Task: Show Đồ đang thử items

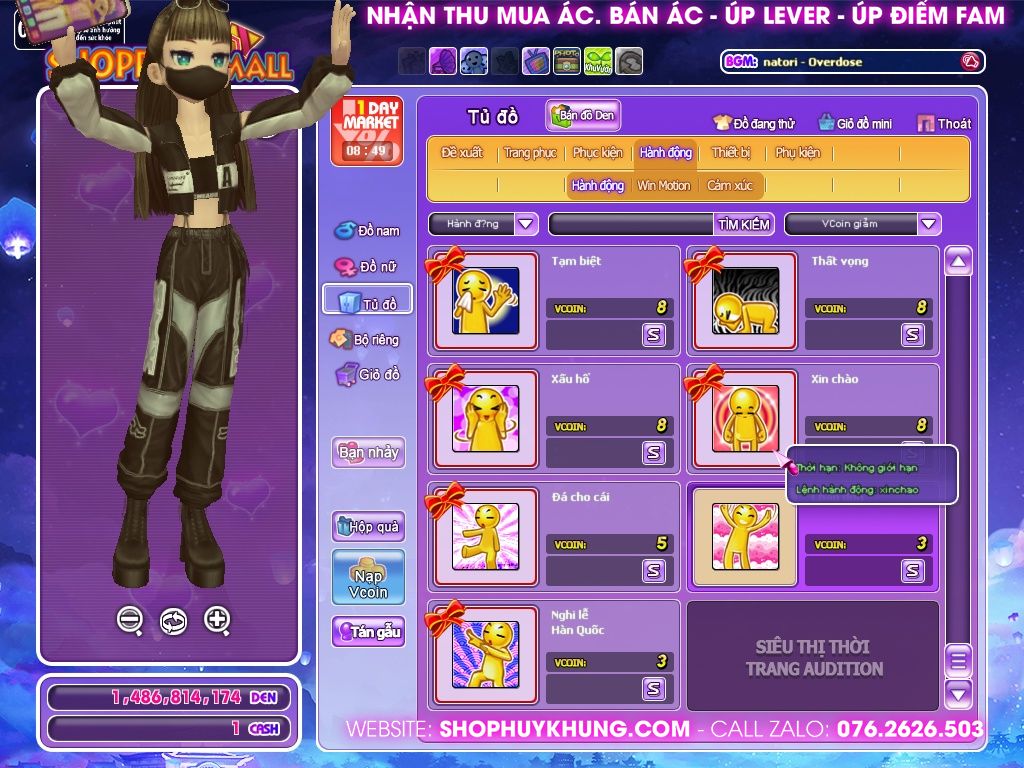Action: pos(754,124)
